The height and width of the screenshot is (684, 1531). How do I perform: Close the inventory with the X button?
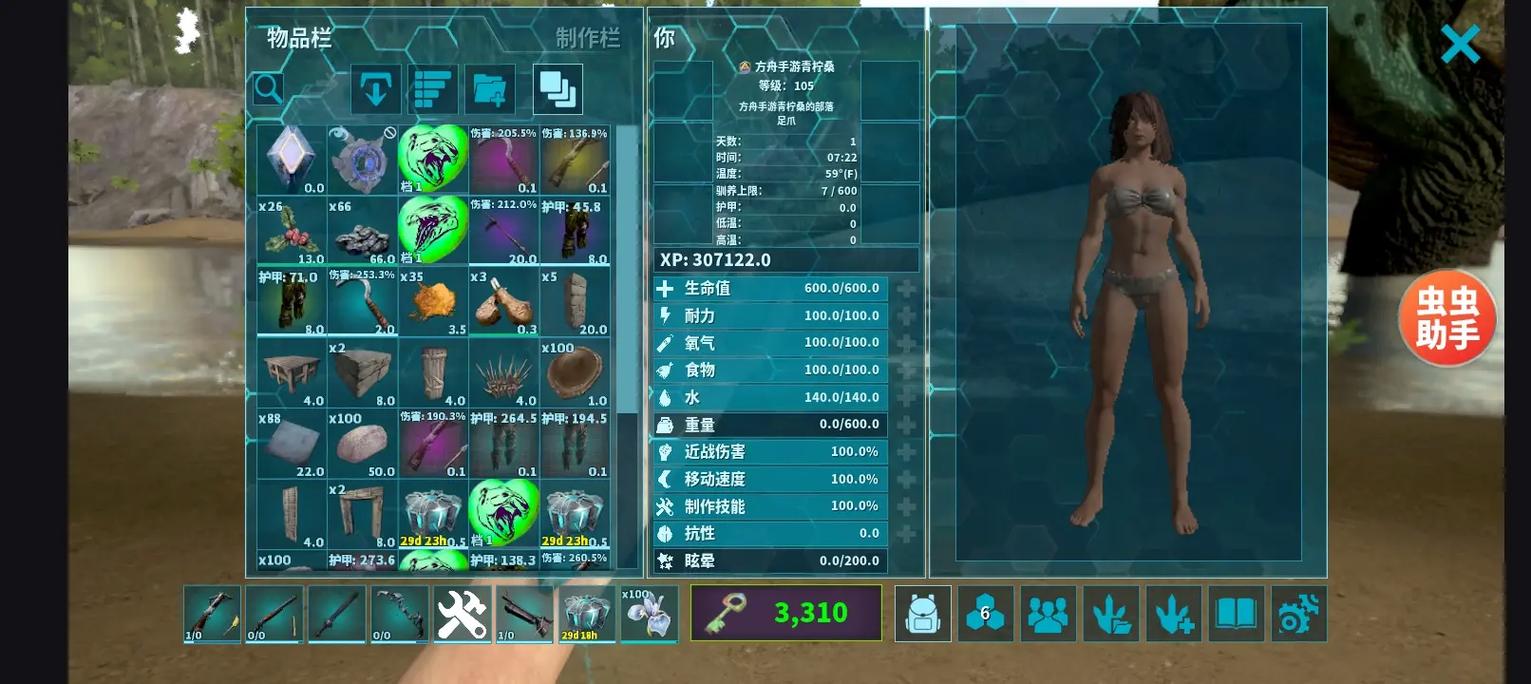tap(1460, 44)
